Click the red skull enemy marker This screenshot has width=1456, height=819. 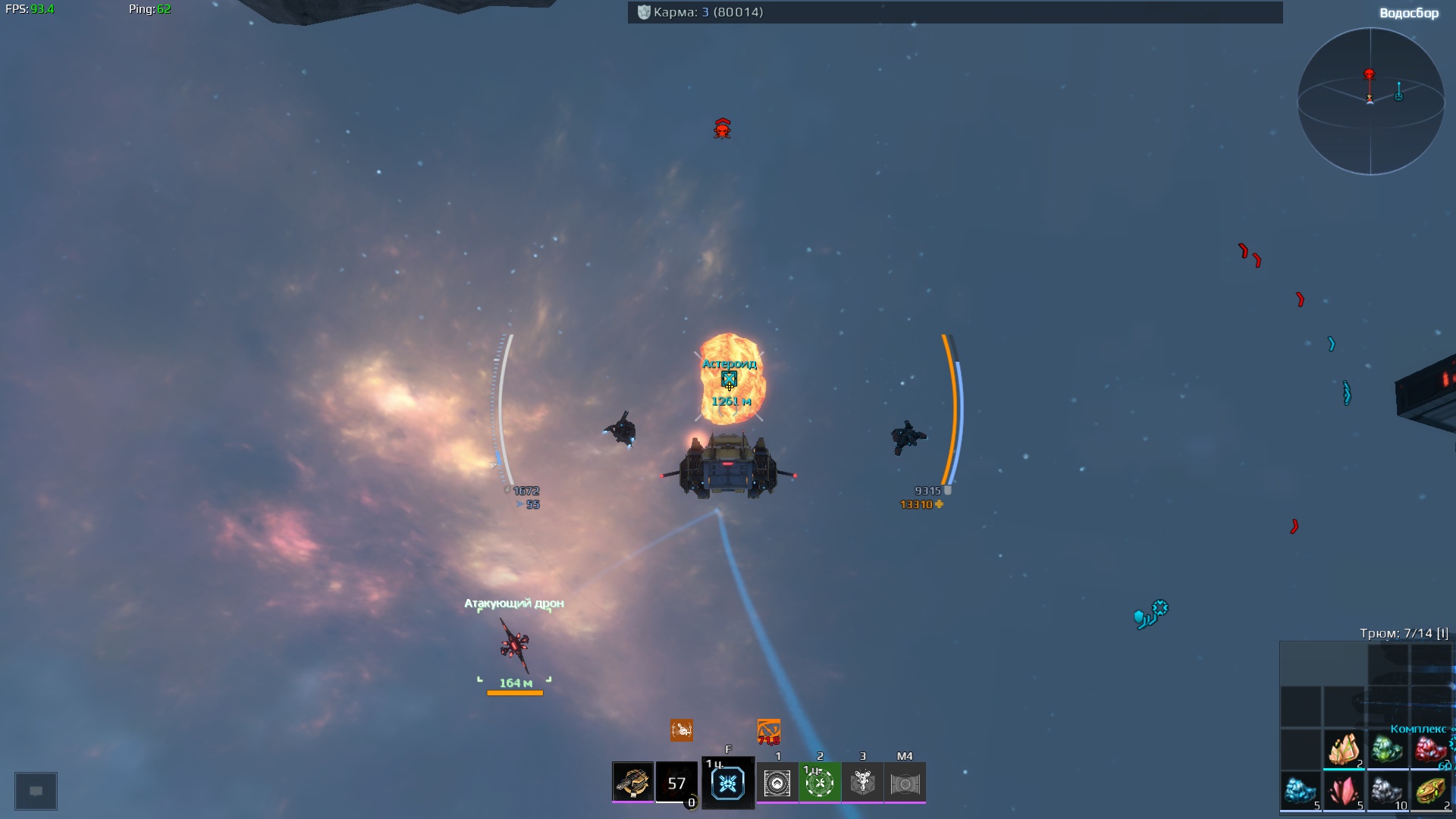click(722, 129)
